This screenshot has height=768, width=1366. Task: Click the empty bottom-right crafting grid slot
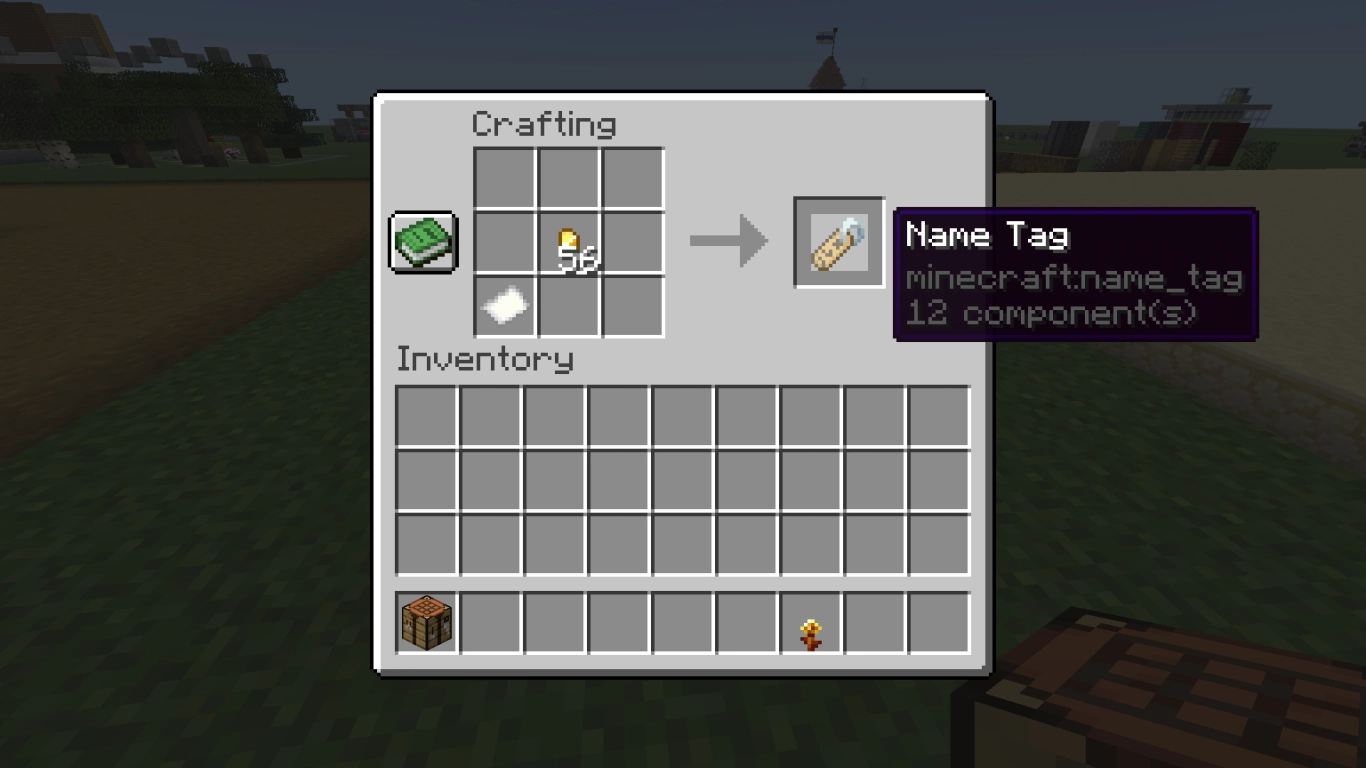(x=633, y=305)
